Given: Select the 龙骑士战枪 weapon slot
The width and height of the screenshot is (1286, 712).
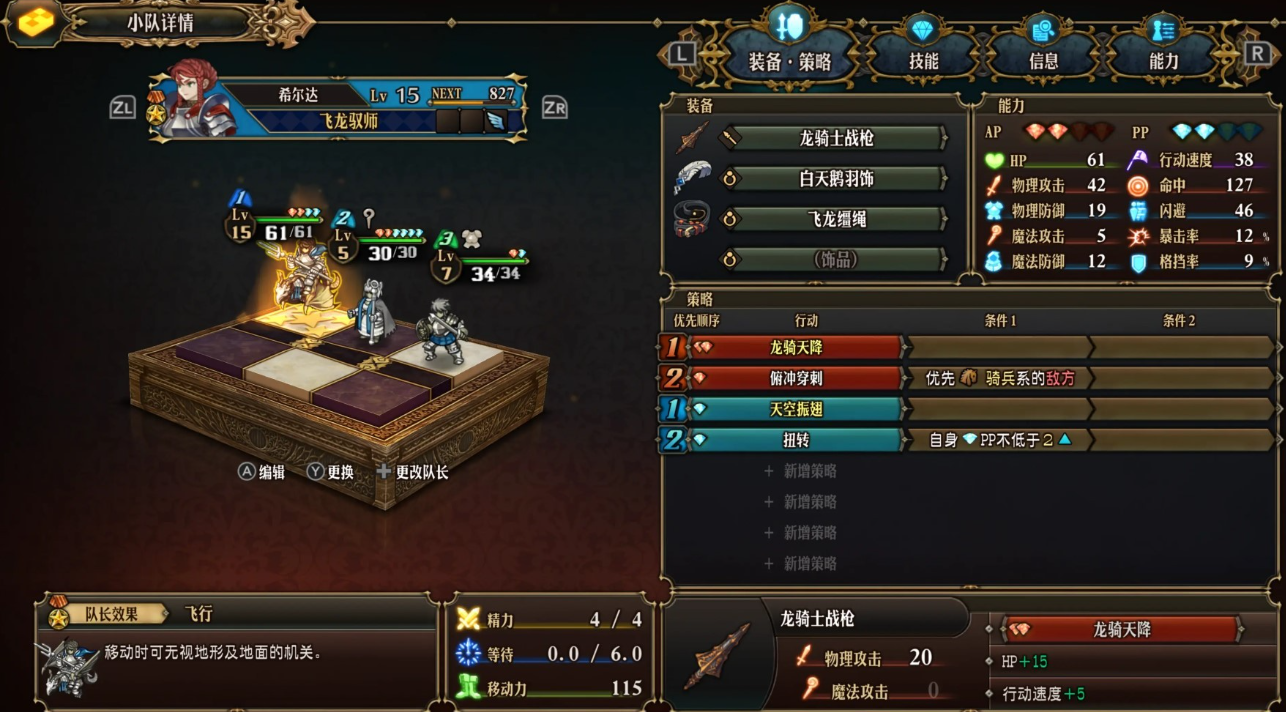Looking at the screenshot, I should [836, 138].
